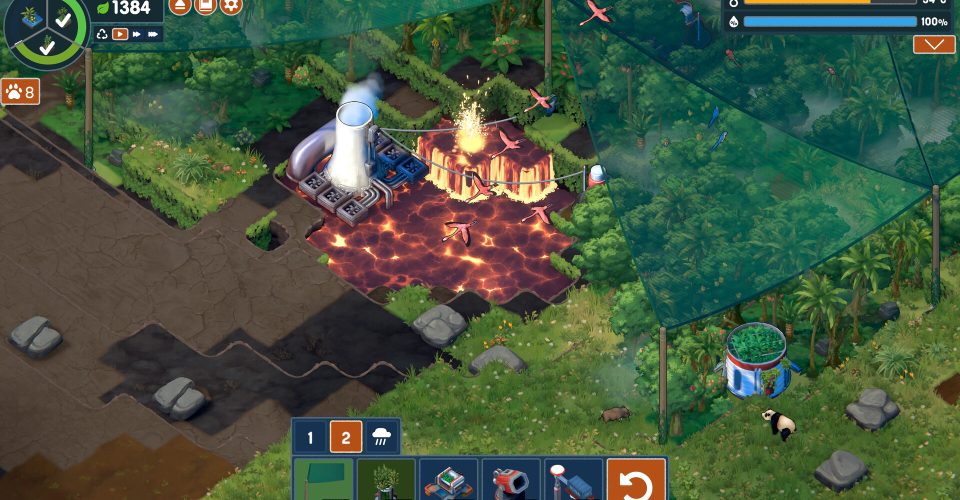Open the book guide button
Image resolution: width=960 pixels, height=500 pixels.
coord(205,5)
